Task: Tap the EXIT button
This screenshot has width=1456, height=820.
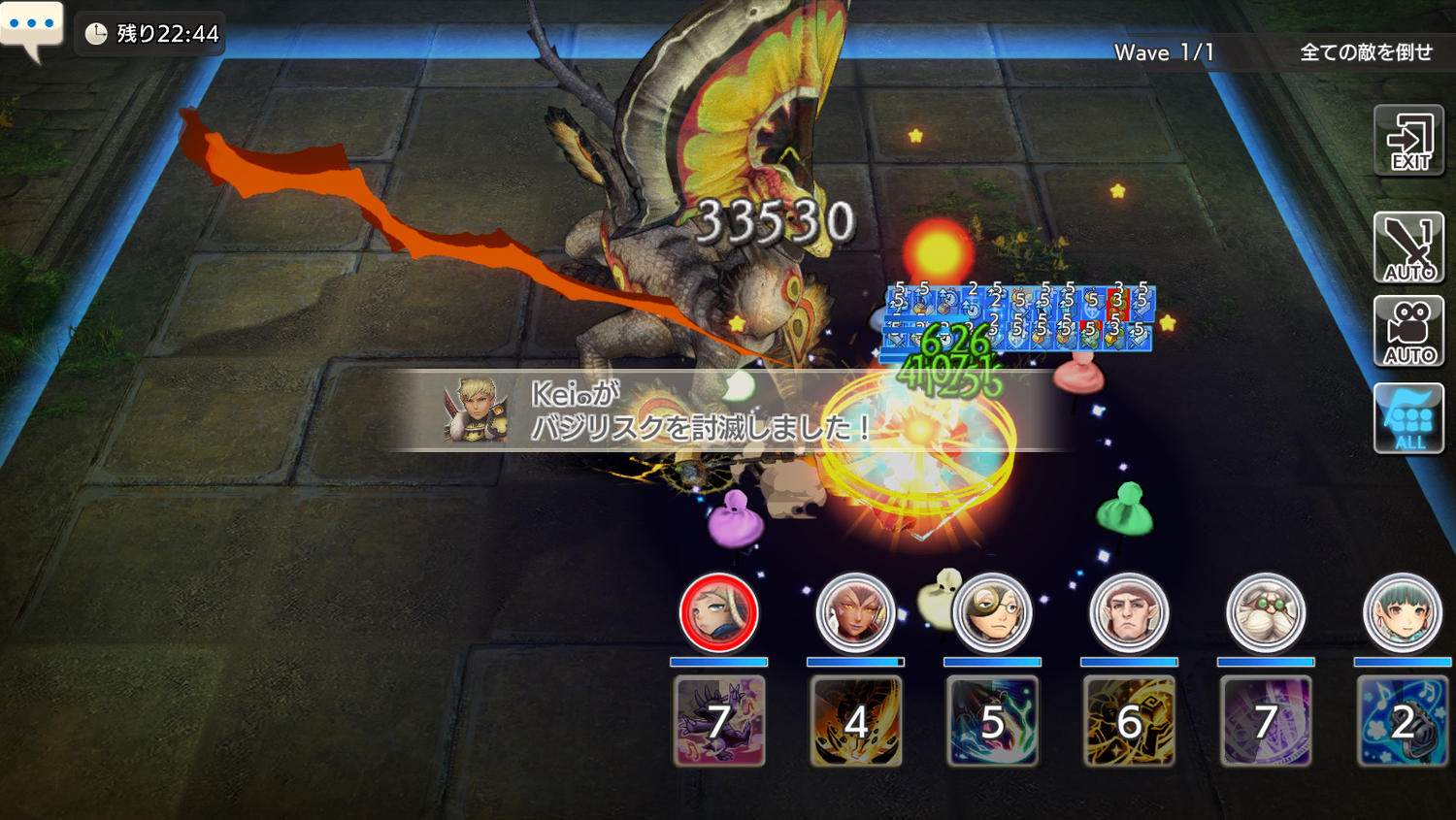Action: [1408, 142]
